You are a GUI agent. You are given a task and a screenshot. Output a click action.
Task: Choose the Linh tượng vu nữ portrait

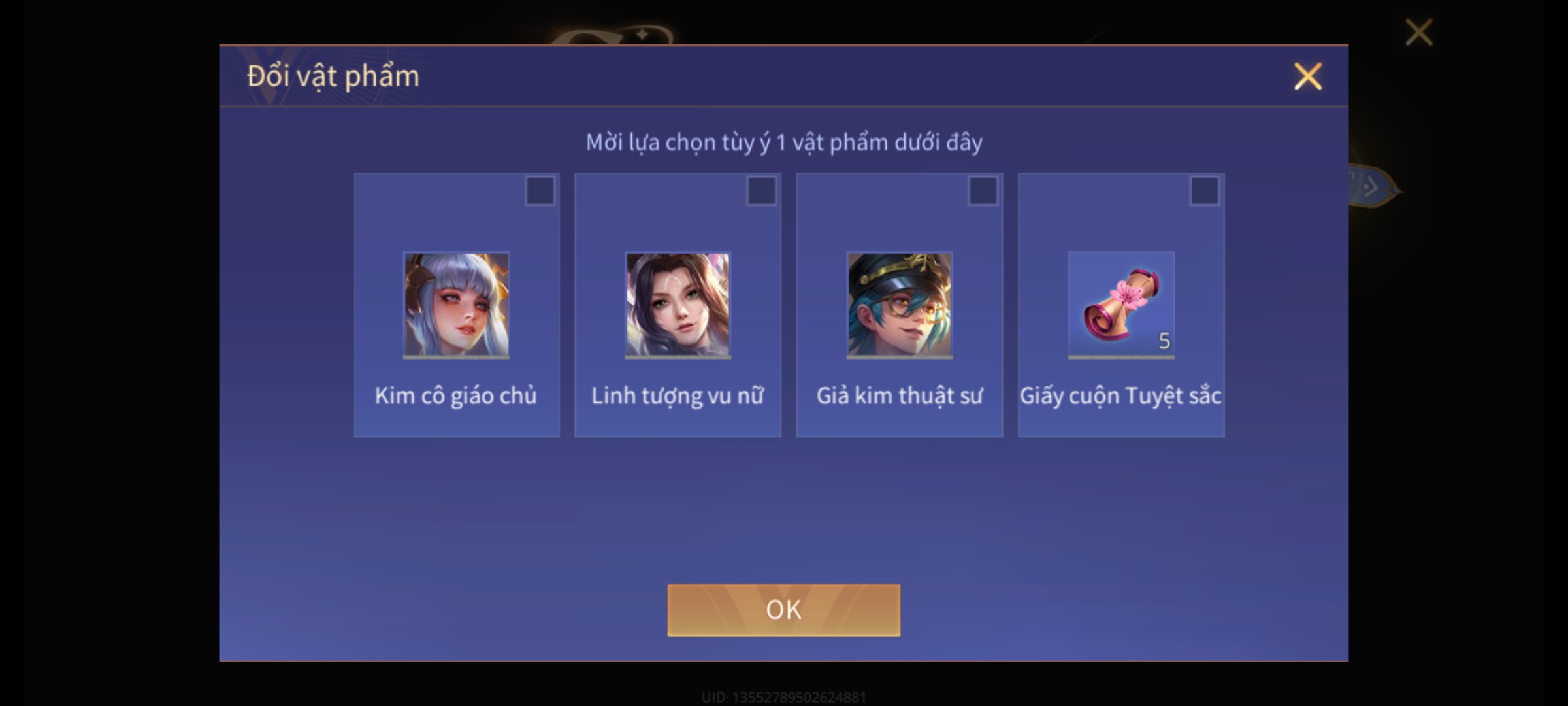click(x=678, y=305)
